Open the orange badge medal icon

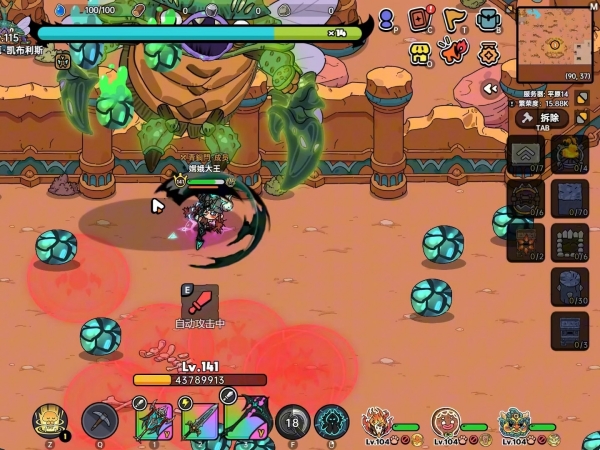488,54
